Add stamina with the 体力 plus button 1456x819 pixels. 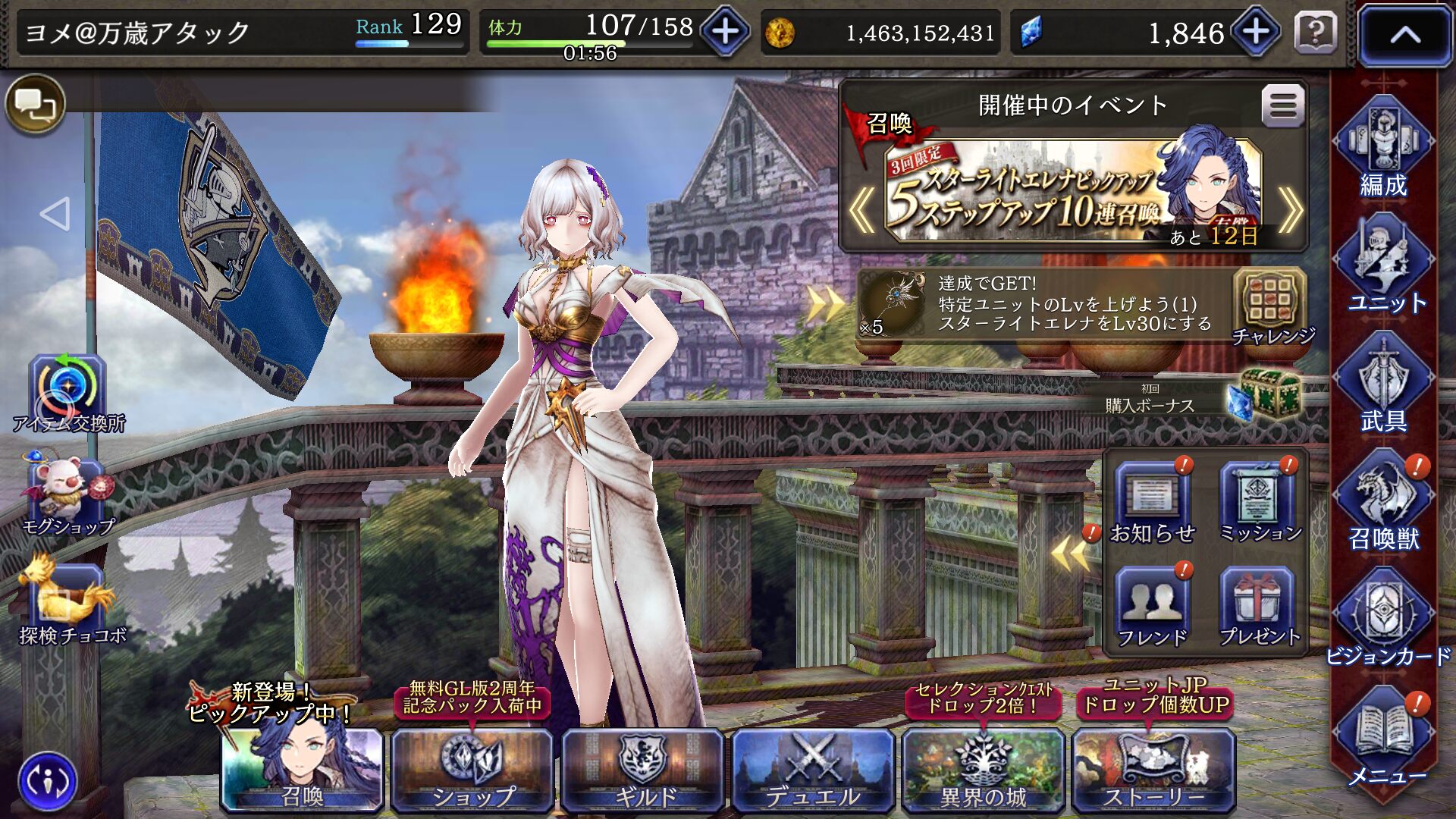[x=725, y=32]
